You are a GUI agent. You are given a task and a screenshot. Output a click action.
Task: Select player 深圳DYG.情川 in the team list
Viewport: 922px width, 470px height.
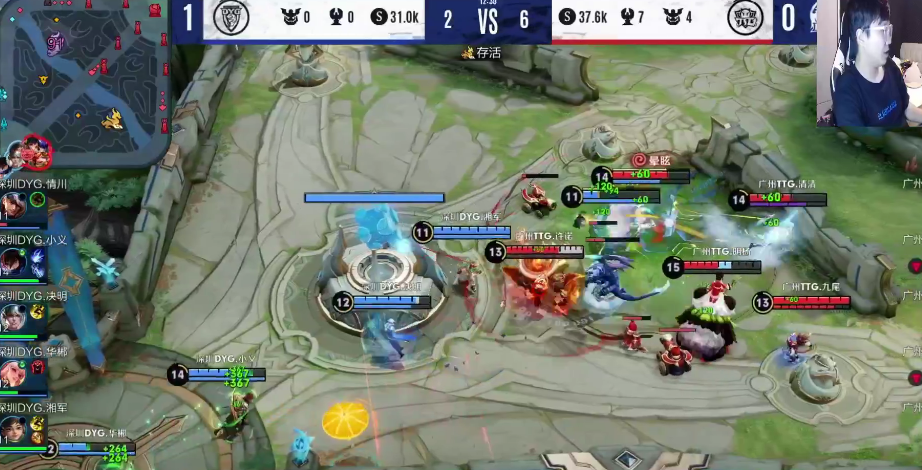tap(13, 205)
